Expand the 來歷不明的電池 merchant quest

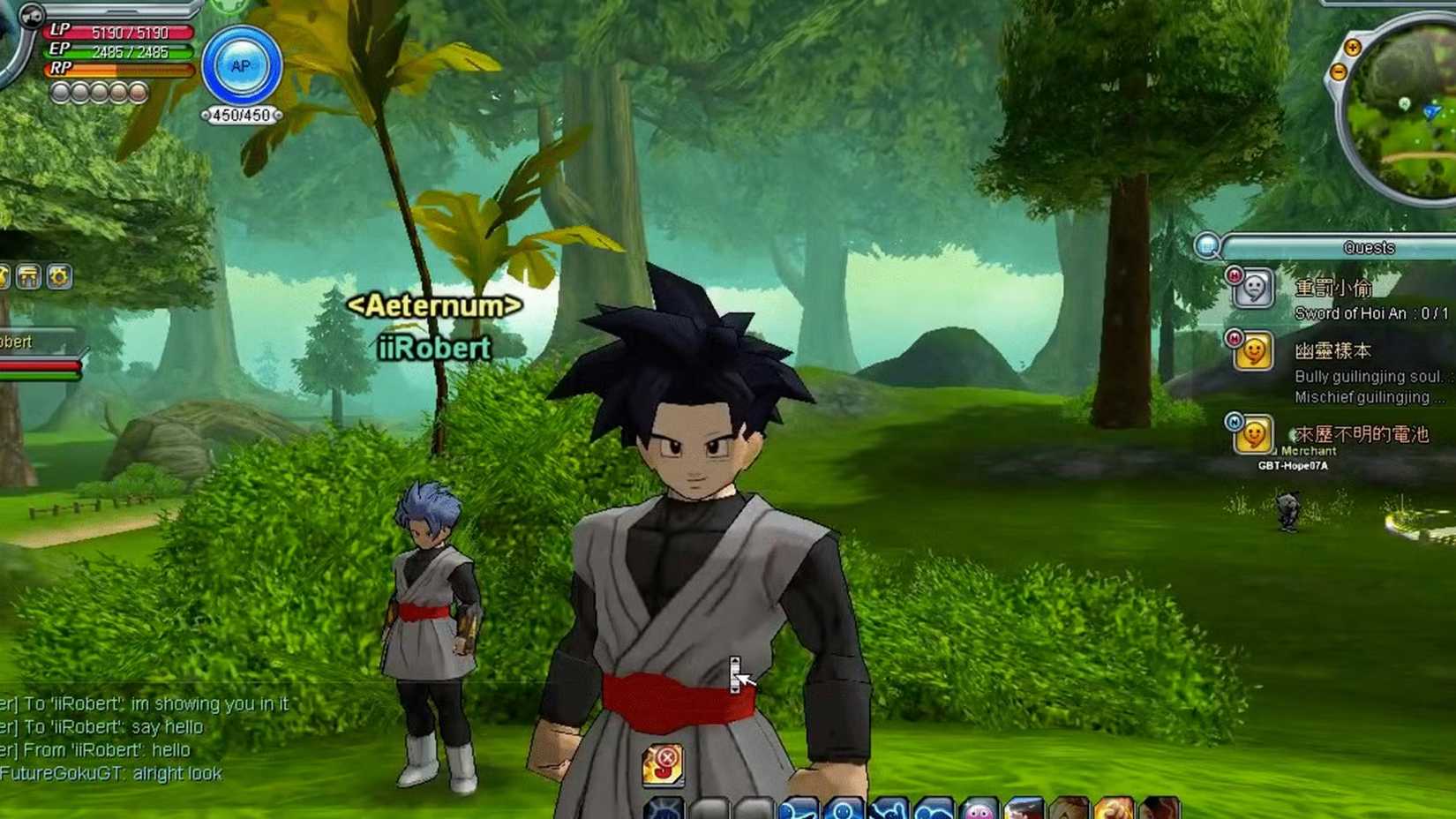click(x=1362, y=433)
